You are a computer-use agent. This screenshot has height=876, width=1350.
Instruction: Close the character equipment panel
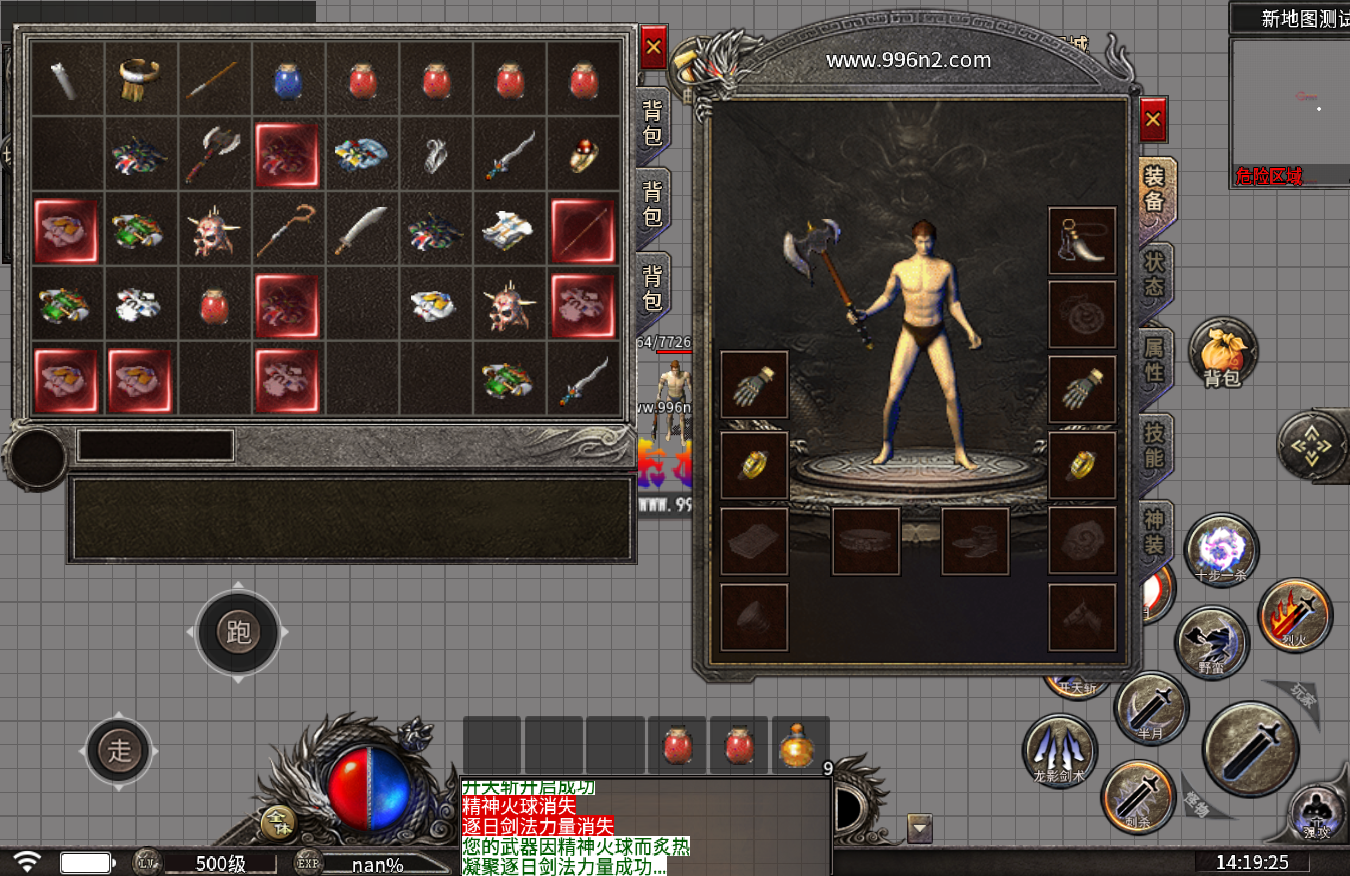click(1153, 120)
